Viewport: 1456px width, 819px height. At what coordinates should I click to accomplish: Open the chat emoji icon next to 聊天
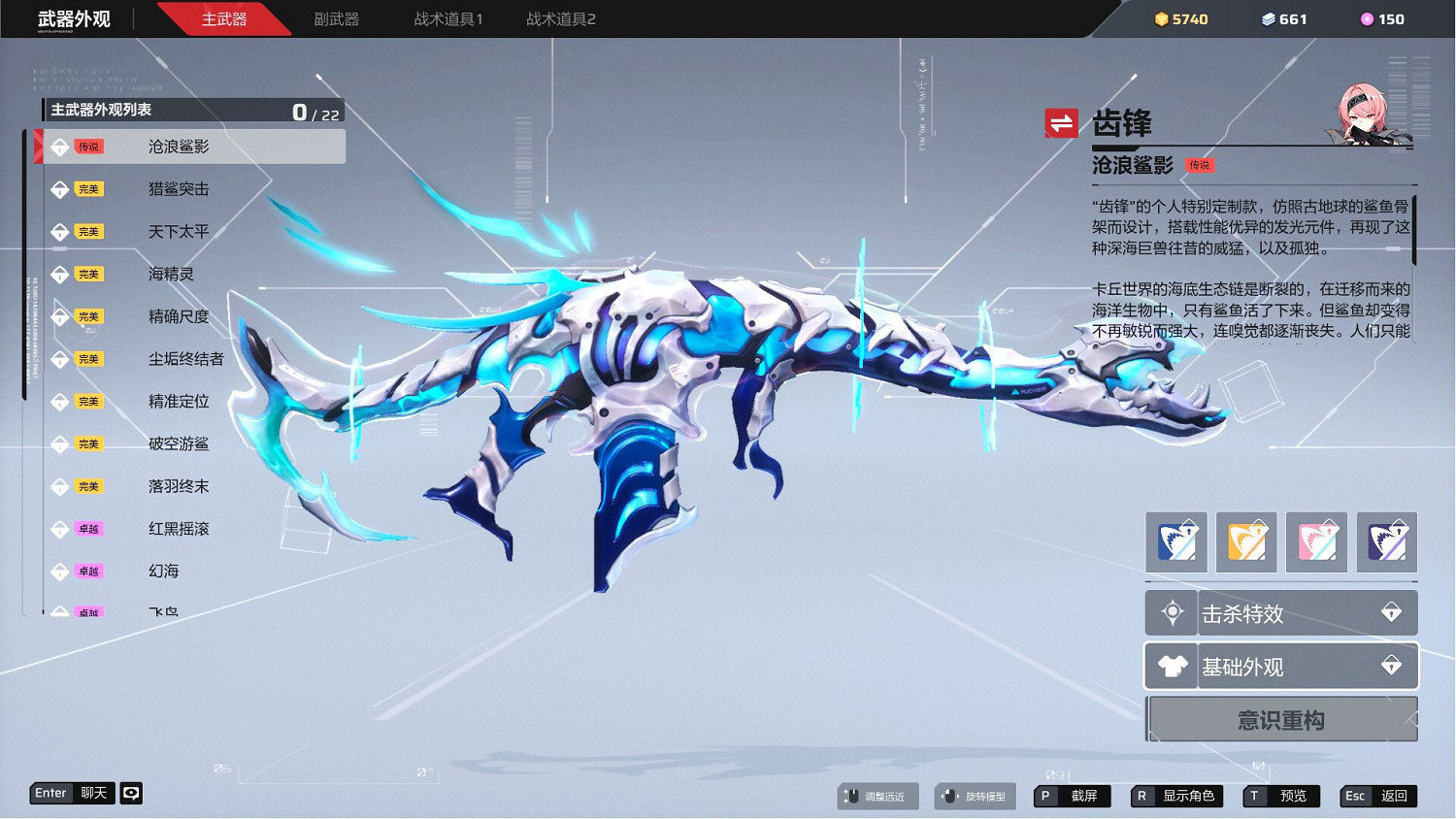coord(131,793)
